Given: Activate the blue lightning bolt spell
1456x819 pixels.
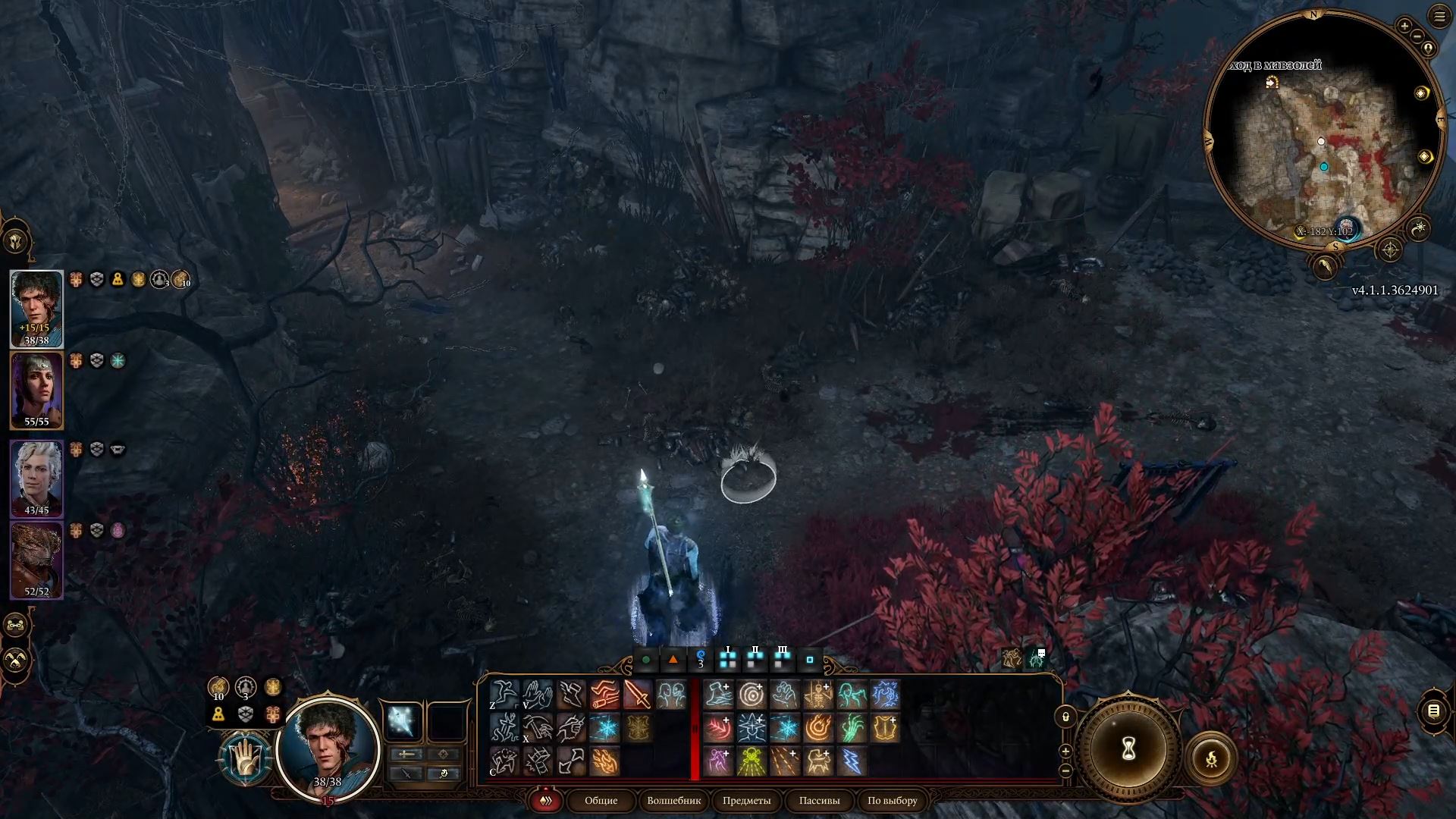Looking at the screenshot, I should pyautogui.click(x=852, y=761).
